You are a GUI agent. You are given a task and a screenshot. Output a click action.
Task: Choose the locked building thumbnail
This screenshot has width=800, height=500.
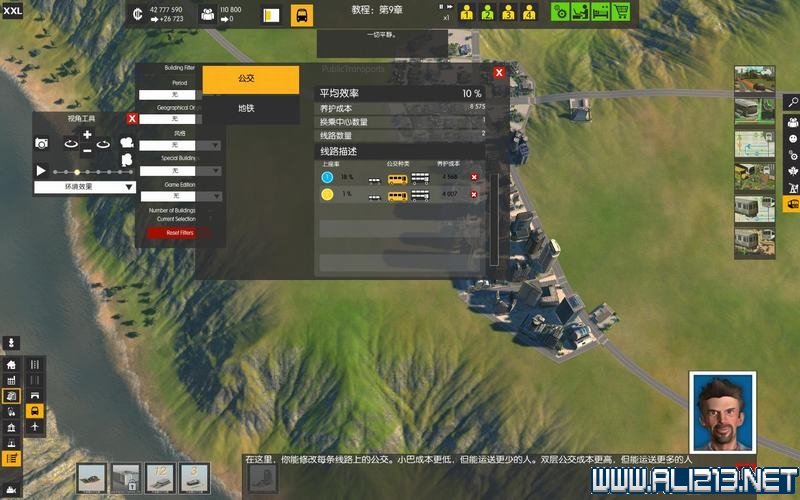(126, 477)
